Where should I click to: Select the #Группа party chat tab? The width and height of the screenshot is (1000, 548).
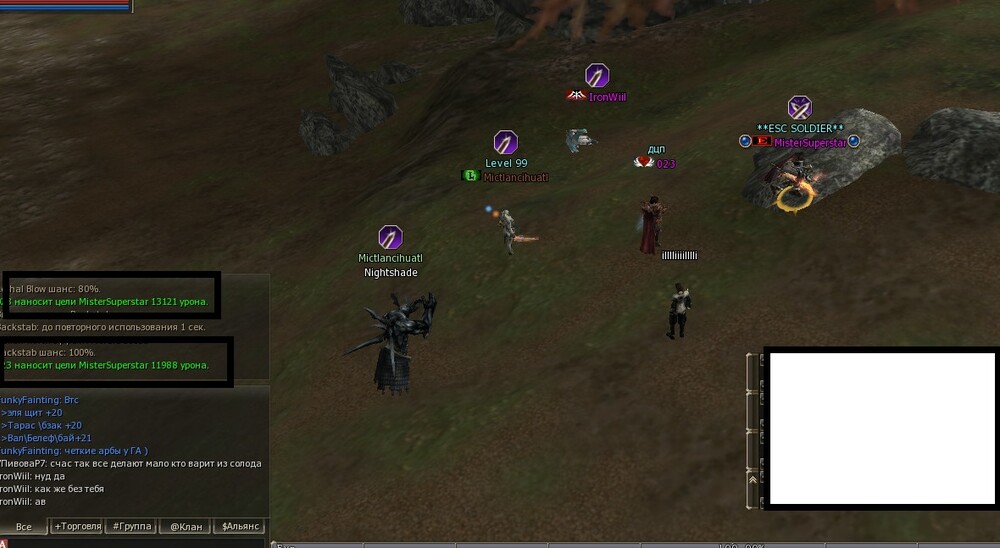tap(132, 526)
